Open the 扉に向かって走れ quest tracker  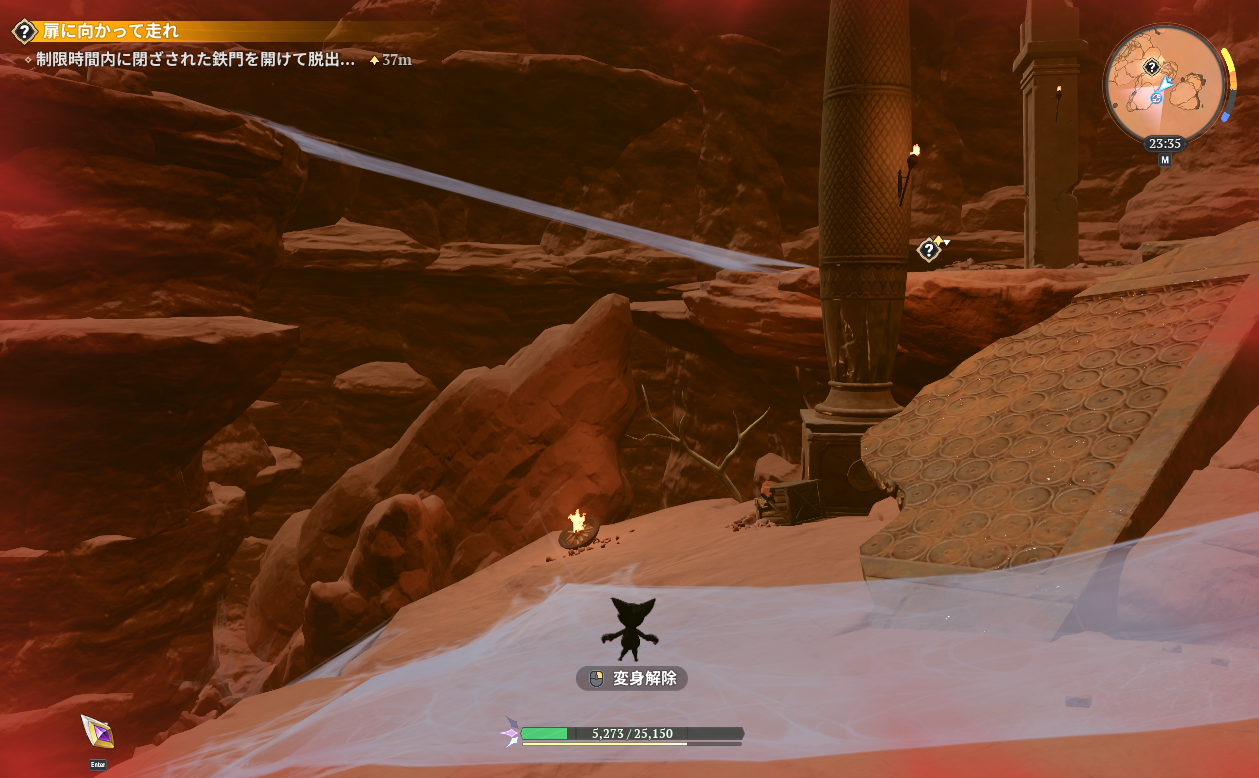pos(111,31)
